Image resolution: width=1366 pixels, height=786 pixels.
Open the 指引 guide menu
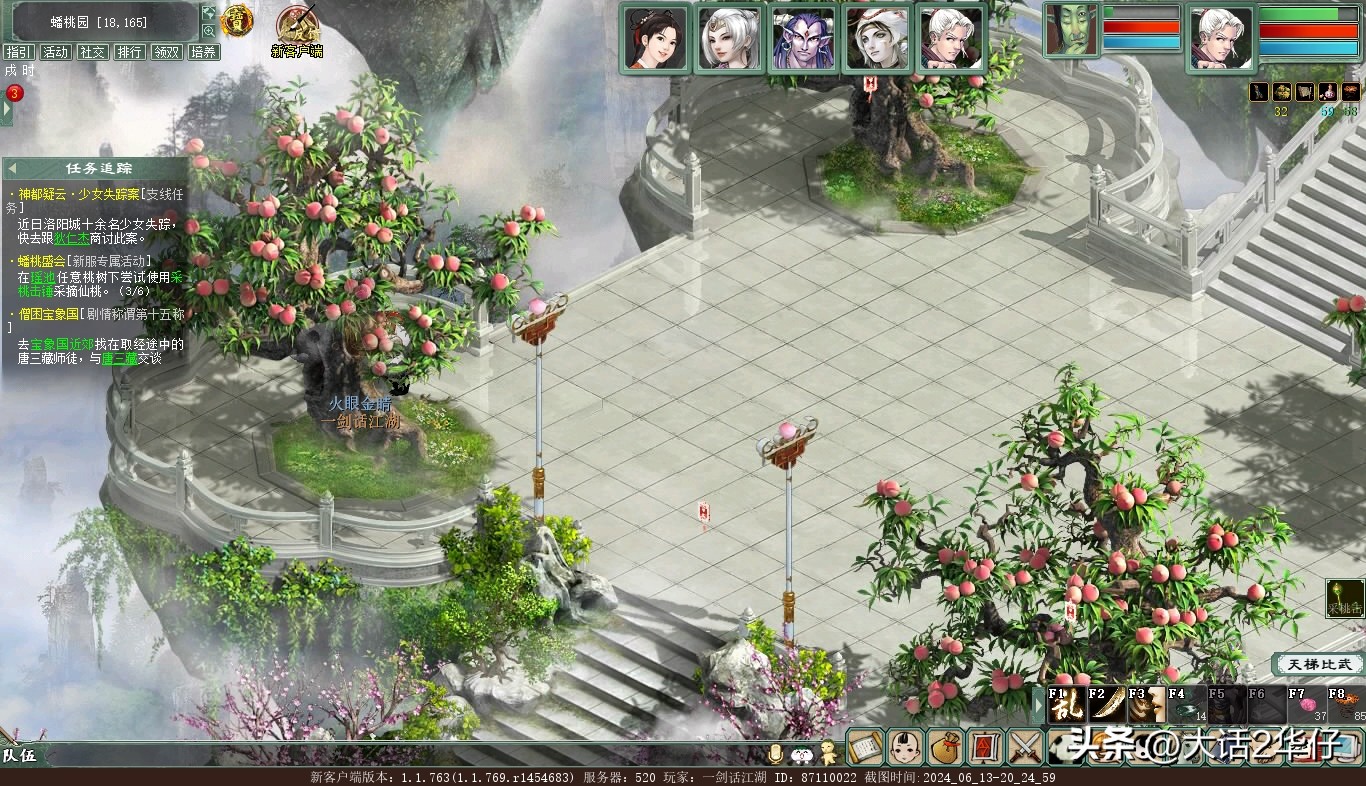18,52
